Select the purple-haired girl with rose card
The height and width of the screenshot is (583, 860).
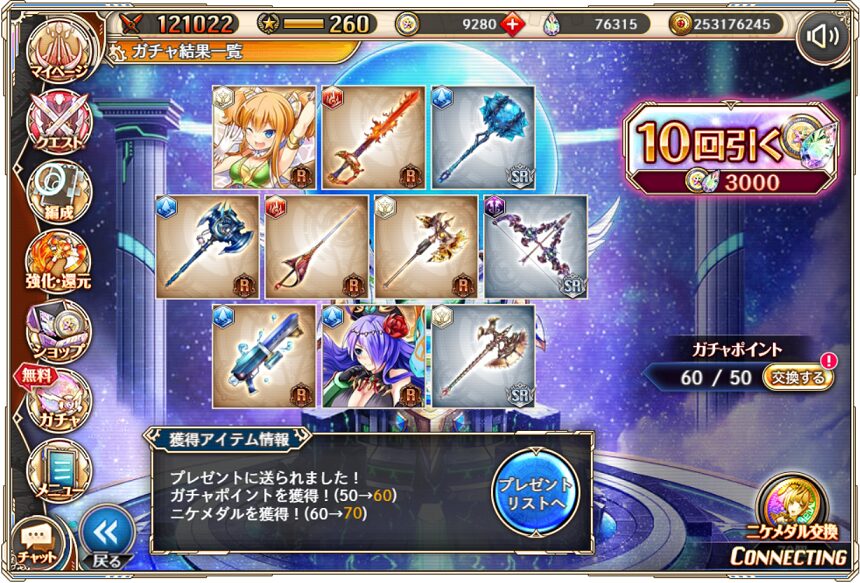pyautogui.click(x=373, y=356)
